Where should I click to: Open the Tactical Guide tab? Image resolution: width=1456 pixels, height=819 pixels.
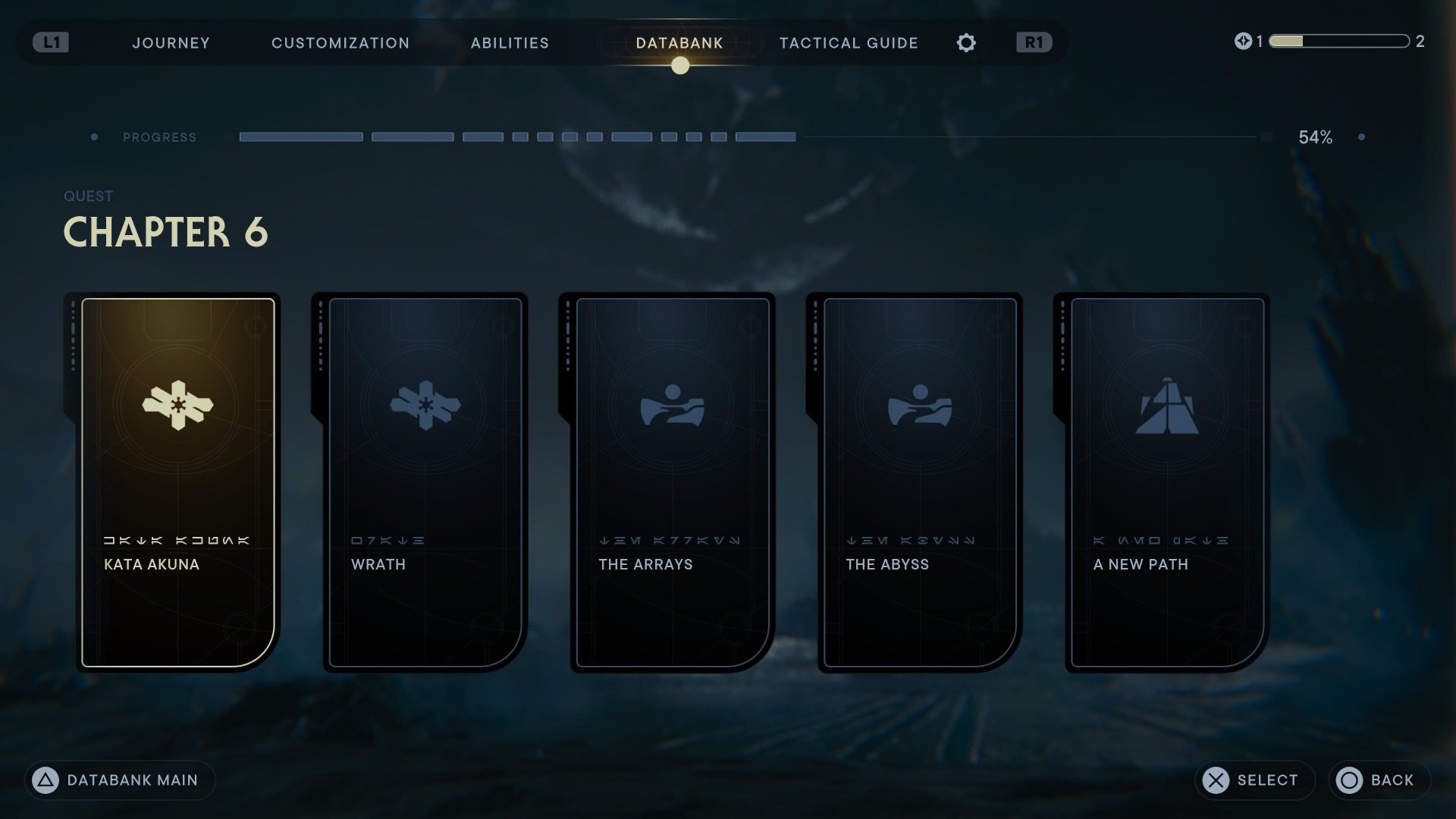point(848,43)
